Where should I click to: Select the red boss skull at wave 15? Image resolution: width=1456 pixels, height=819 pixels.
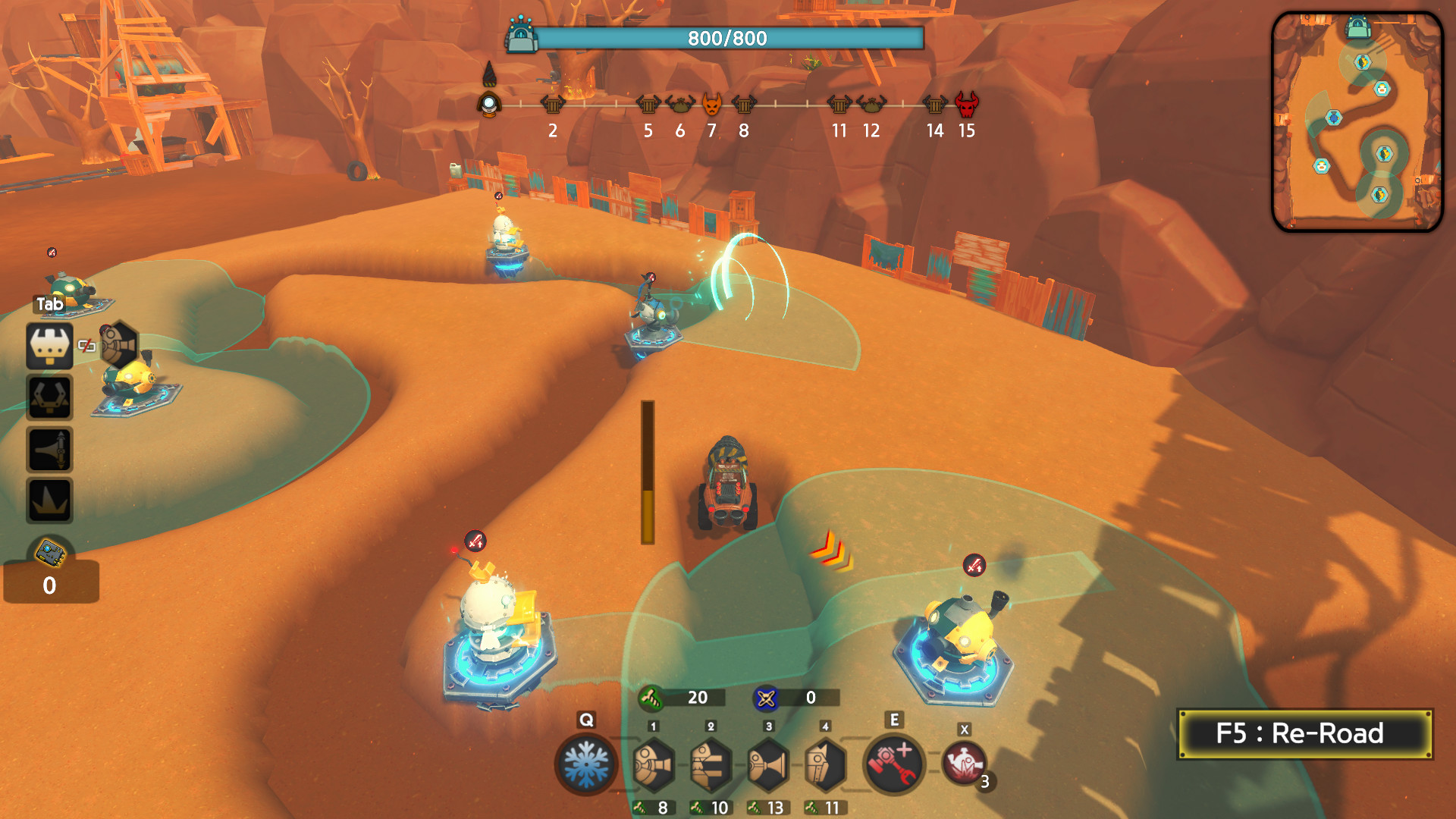(966, 103)
